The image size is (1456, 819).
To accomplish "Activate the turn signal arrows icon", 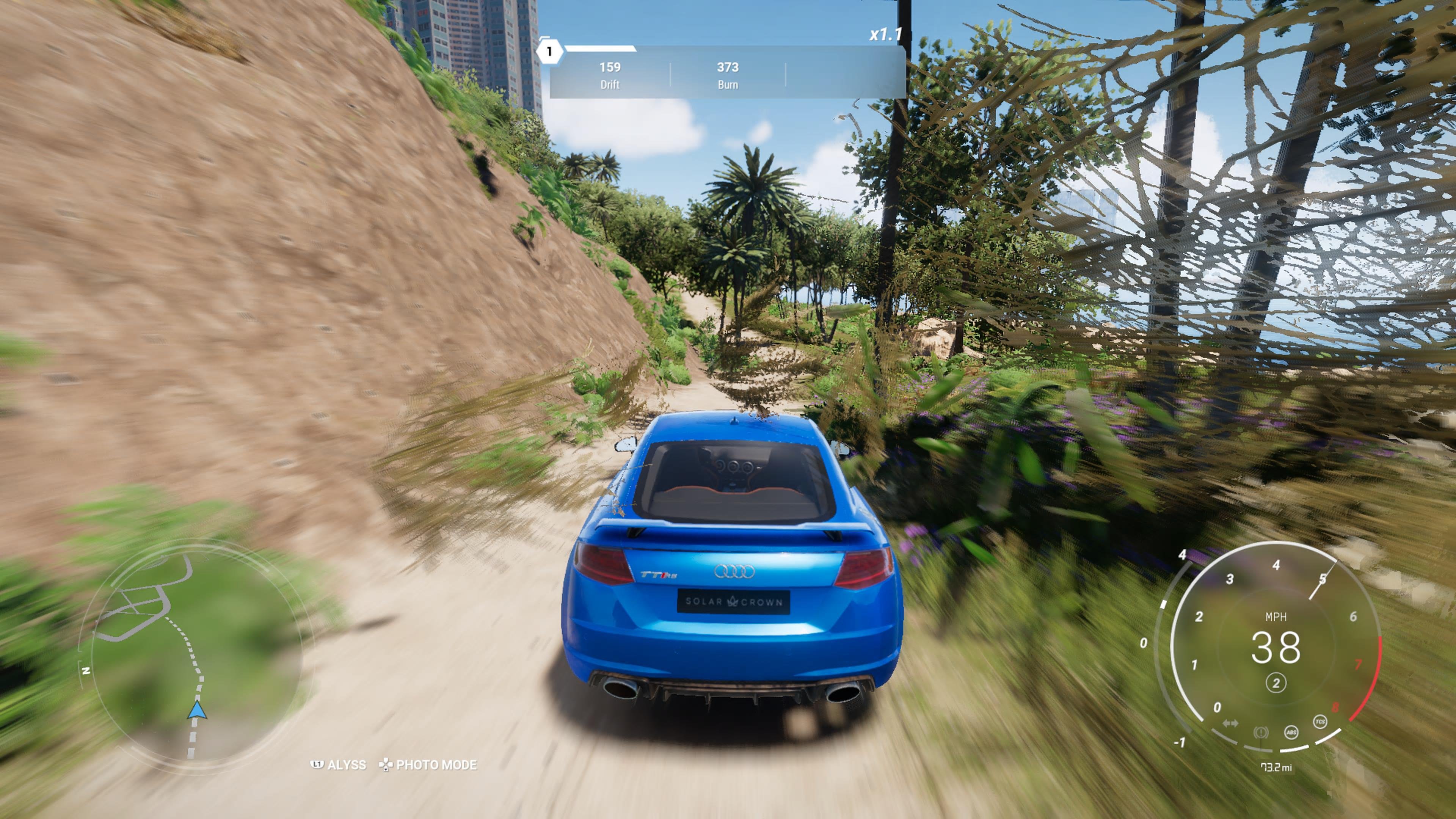I will 1230,723.
